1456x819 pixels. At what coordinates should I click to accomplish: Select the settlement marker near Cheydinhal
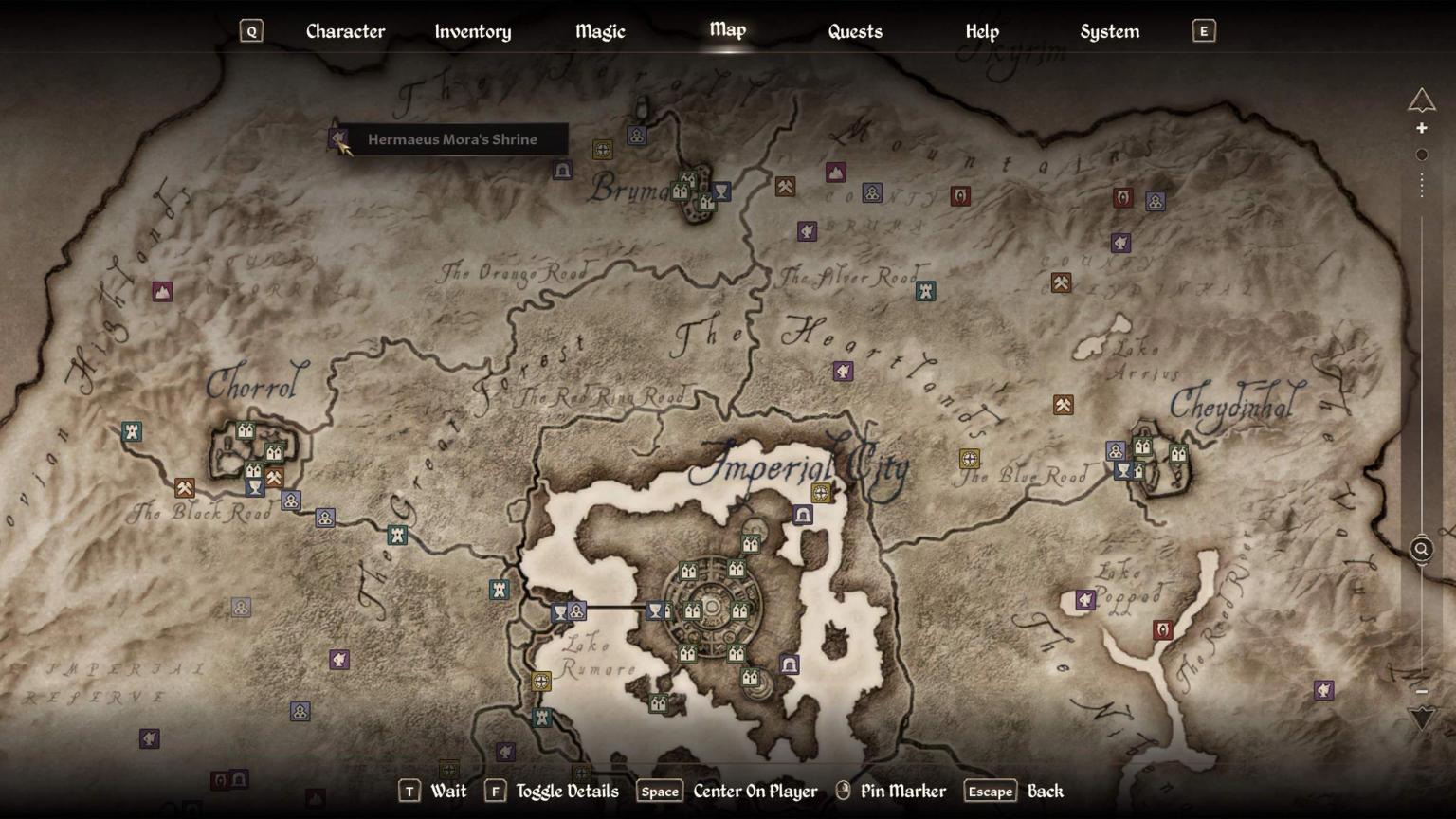(x=1116, y=450)
